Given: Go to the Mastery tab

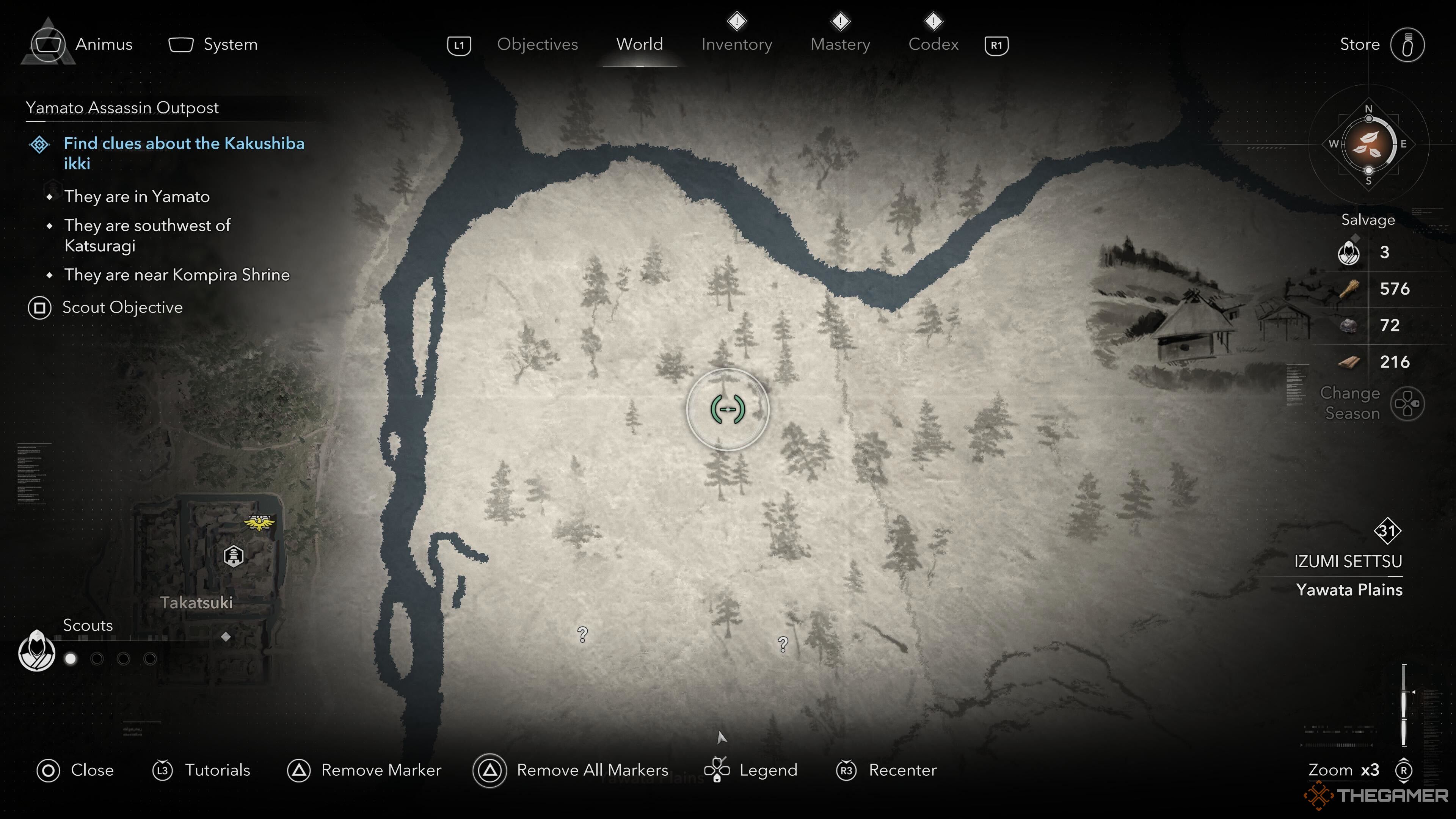Looking at the screenshot, I should [840, 44].
